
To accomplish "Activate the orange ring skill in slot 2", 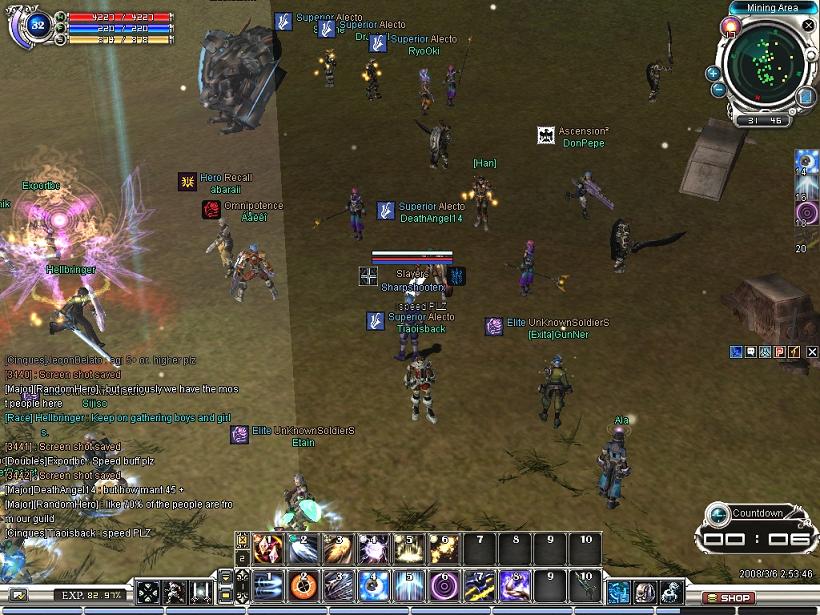I will pyautogui.click(x=304, y=582).
